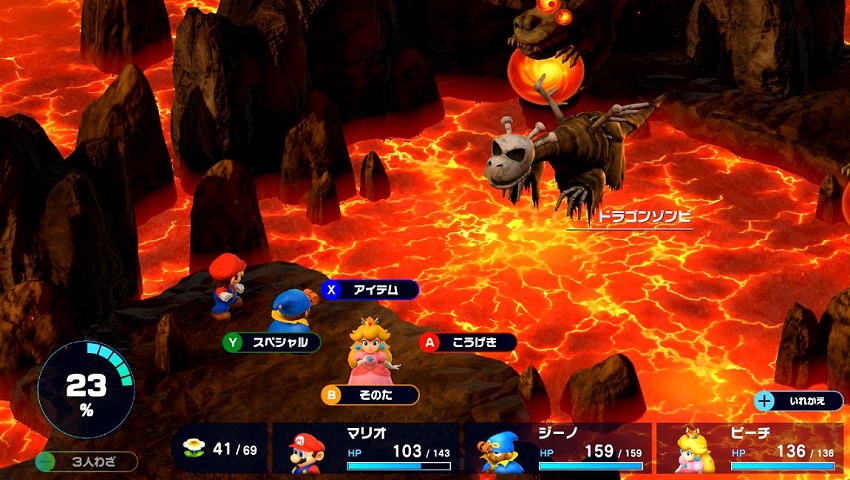Select Peach's party status panel
Image resolution: width=850 pixels, height=480 pixels.
751,447
